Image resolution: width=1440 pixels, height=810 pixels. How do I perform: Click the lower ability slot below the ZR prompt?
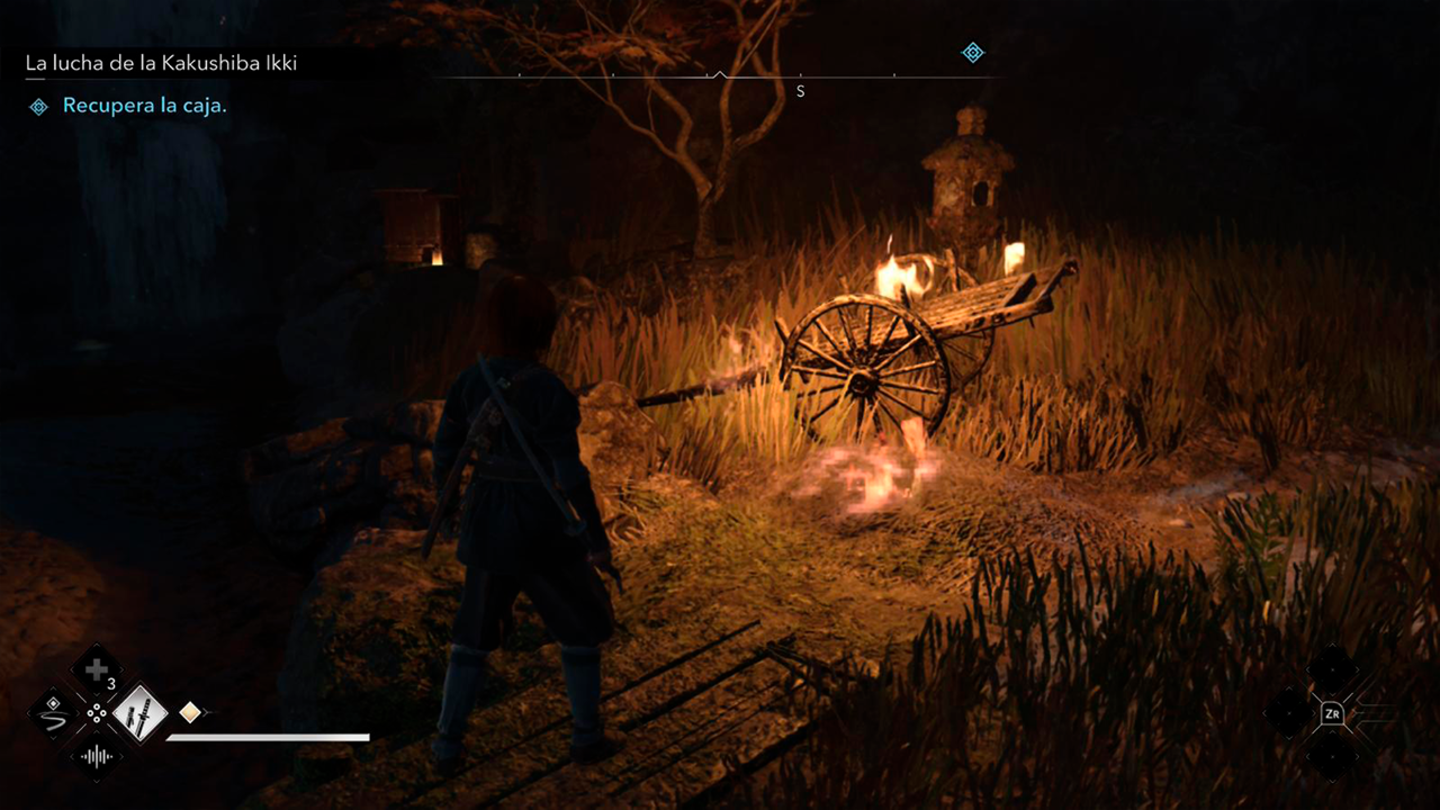pos(1332,757)
